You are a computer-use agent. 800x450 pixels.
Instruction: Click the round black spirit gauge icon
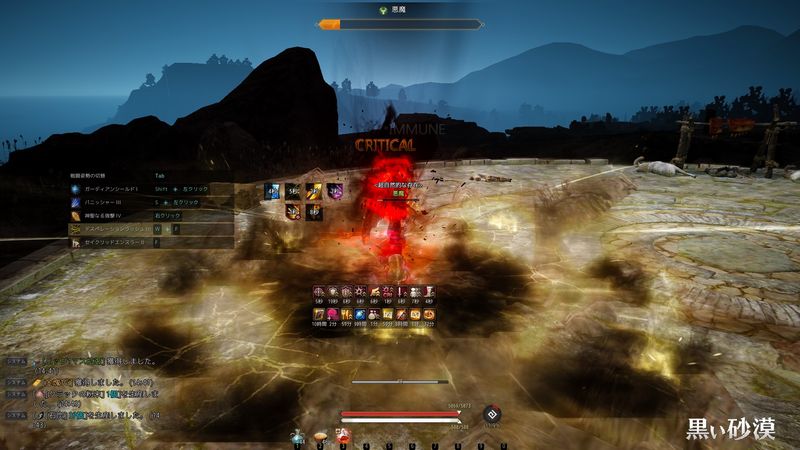pyautogui.click(x=491, y=415)
